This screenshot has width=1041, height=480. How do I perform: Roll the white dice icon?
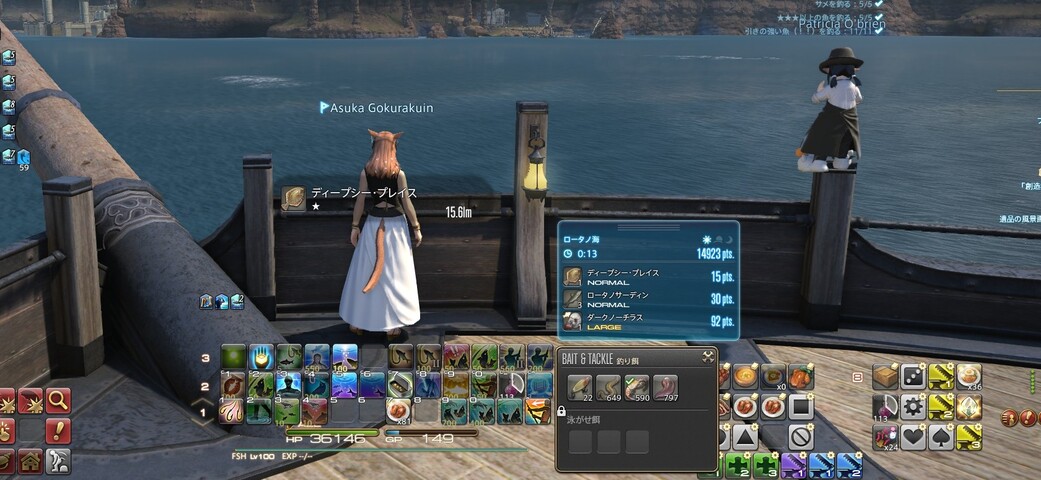pos(913,376)
